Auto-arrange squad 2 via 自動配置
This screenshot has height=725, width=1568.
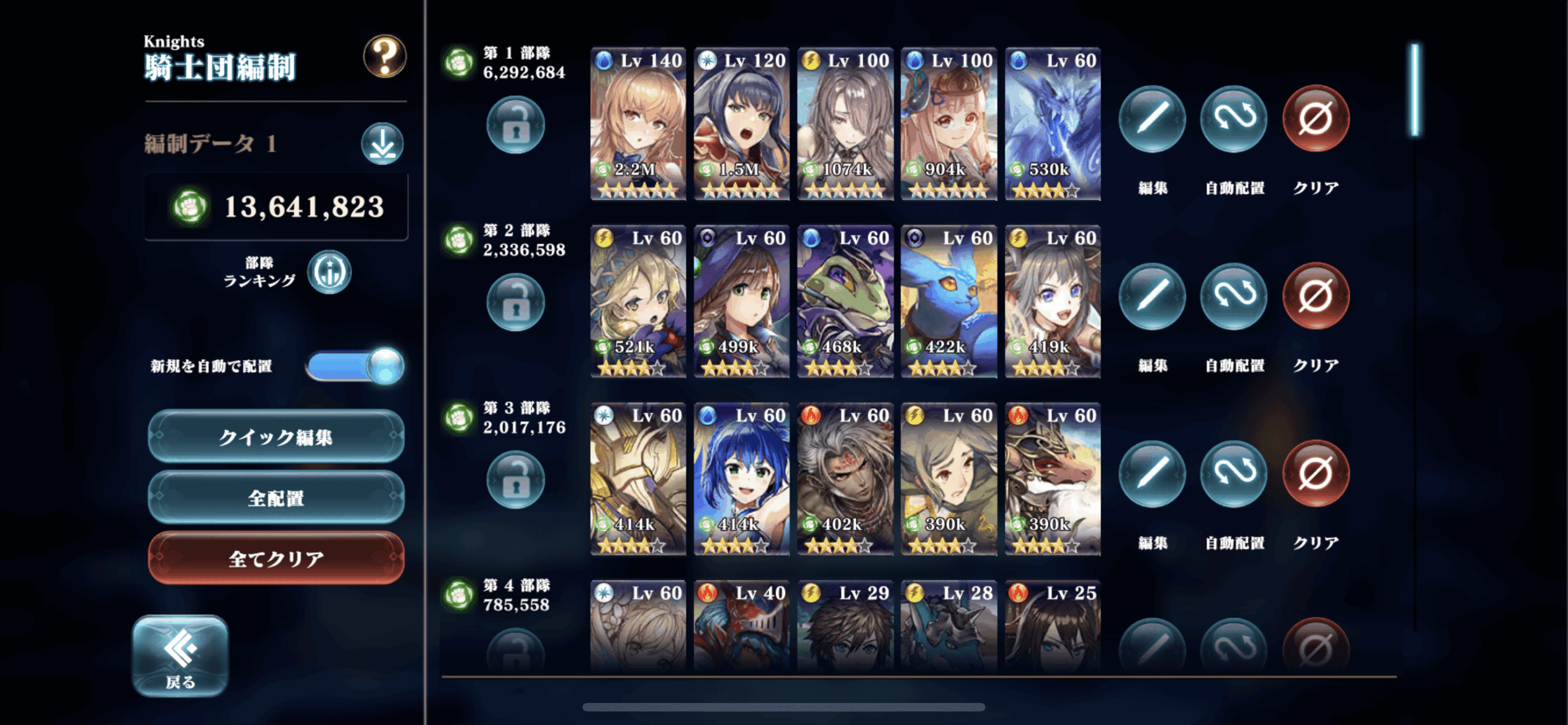pyautogui.click(x=1234, y=296)
